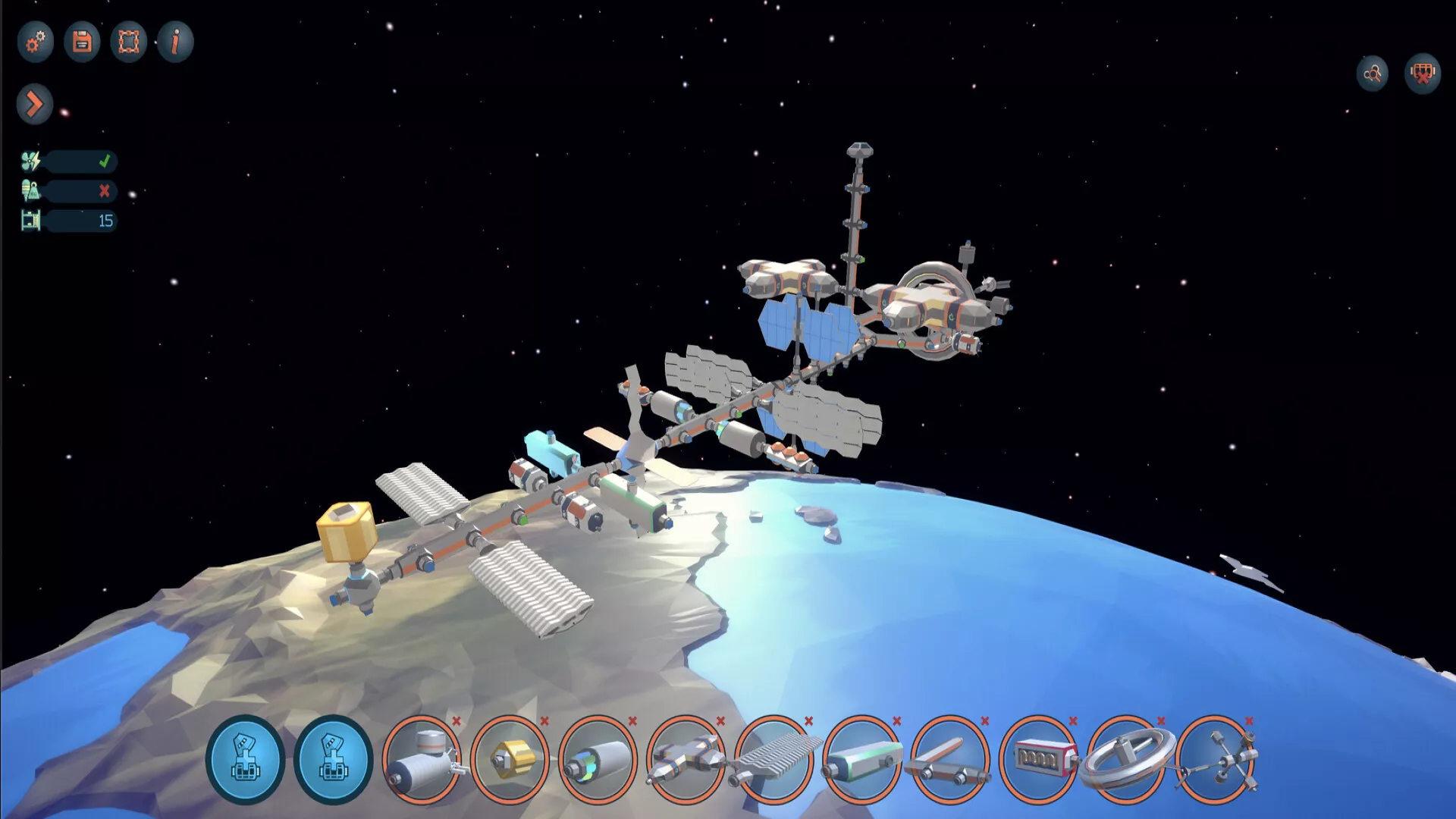This screenshot has height=819, width=1456.
Task: Pick the four-way connector node
Action: (x=1215, y=759)
